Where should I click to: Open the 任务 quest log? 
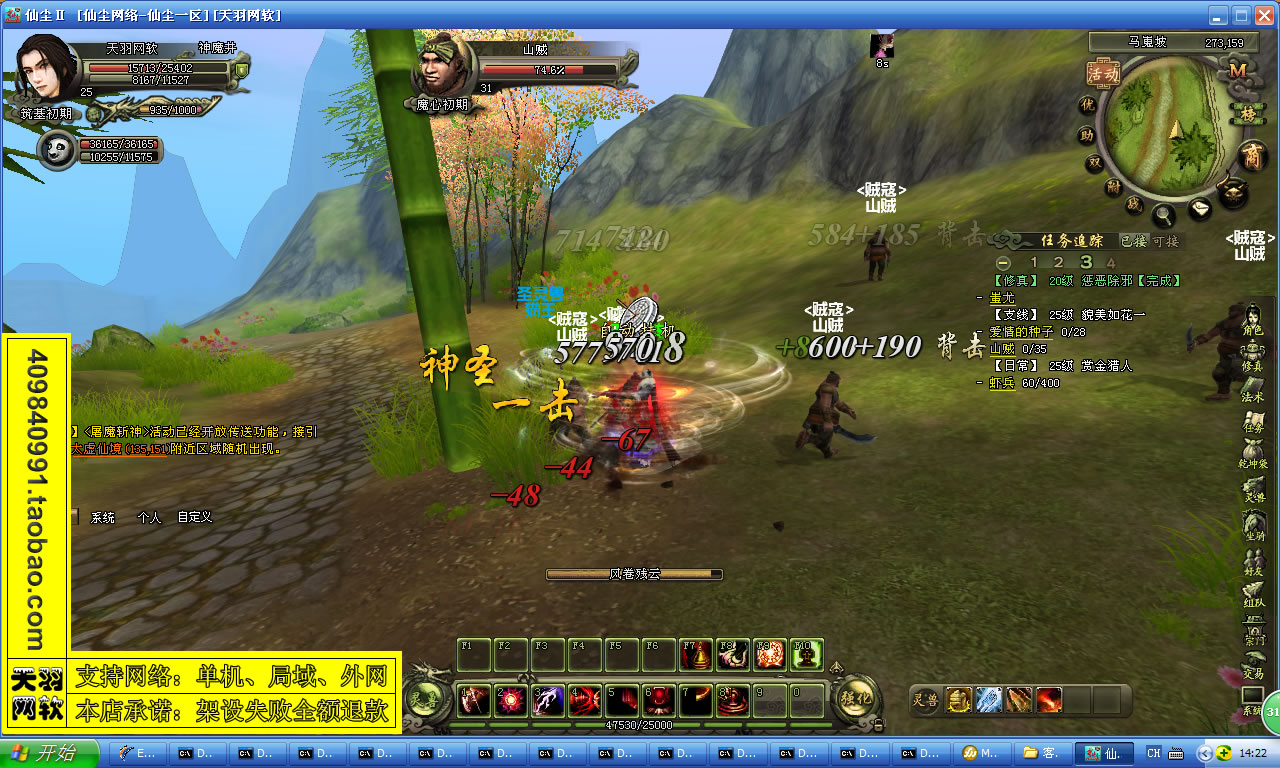1254,421
